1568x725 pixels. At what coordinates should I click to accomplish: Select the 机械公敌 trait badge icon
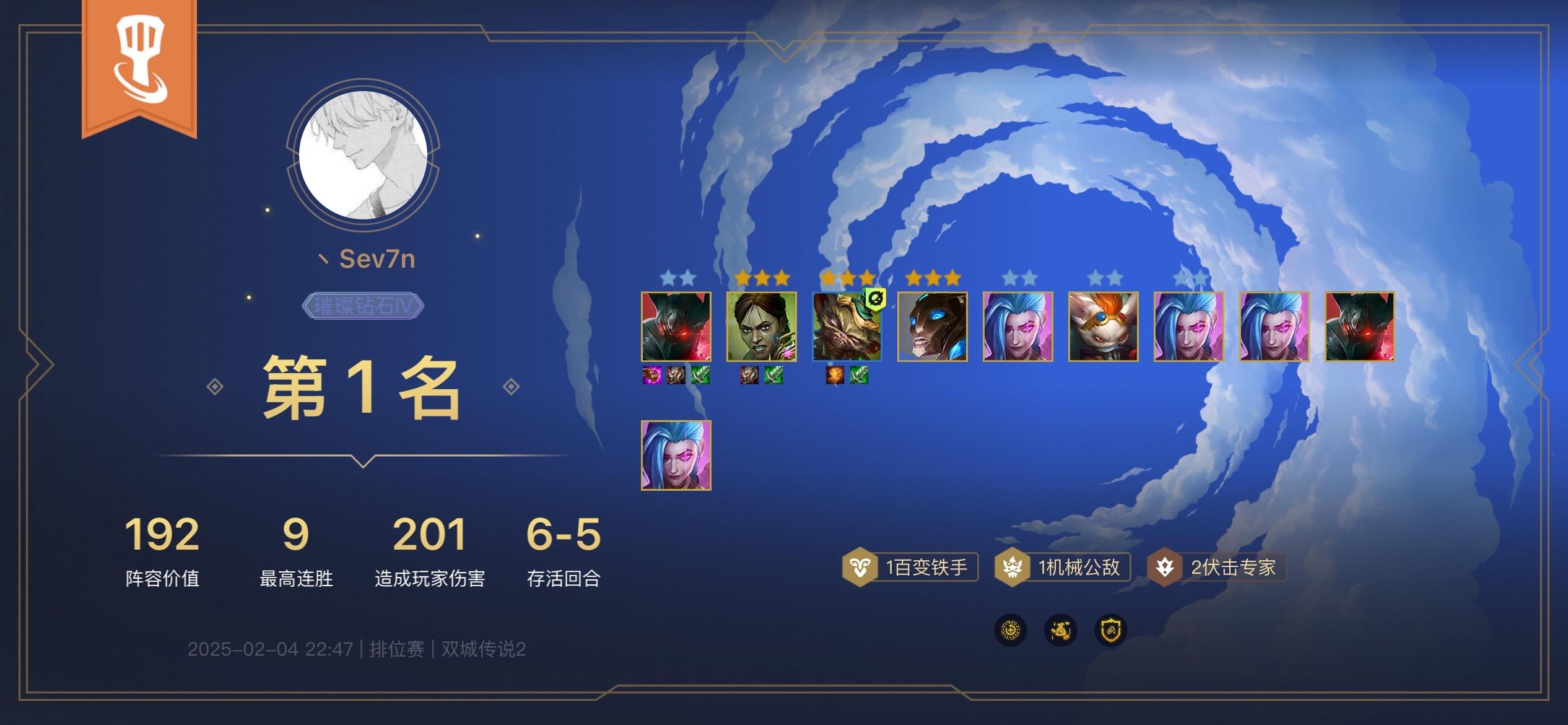click(x=1012, y=565)
